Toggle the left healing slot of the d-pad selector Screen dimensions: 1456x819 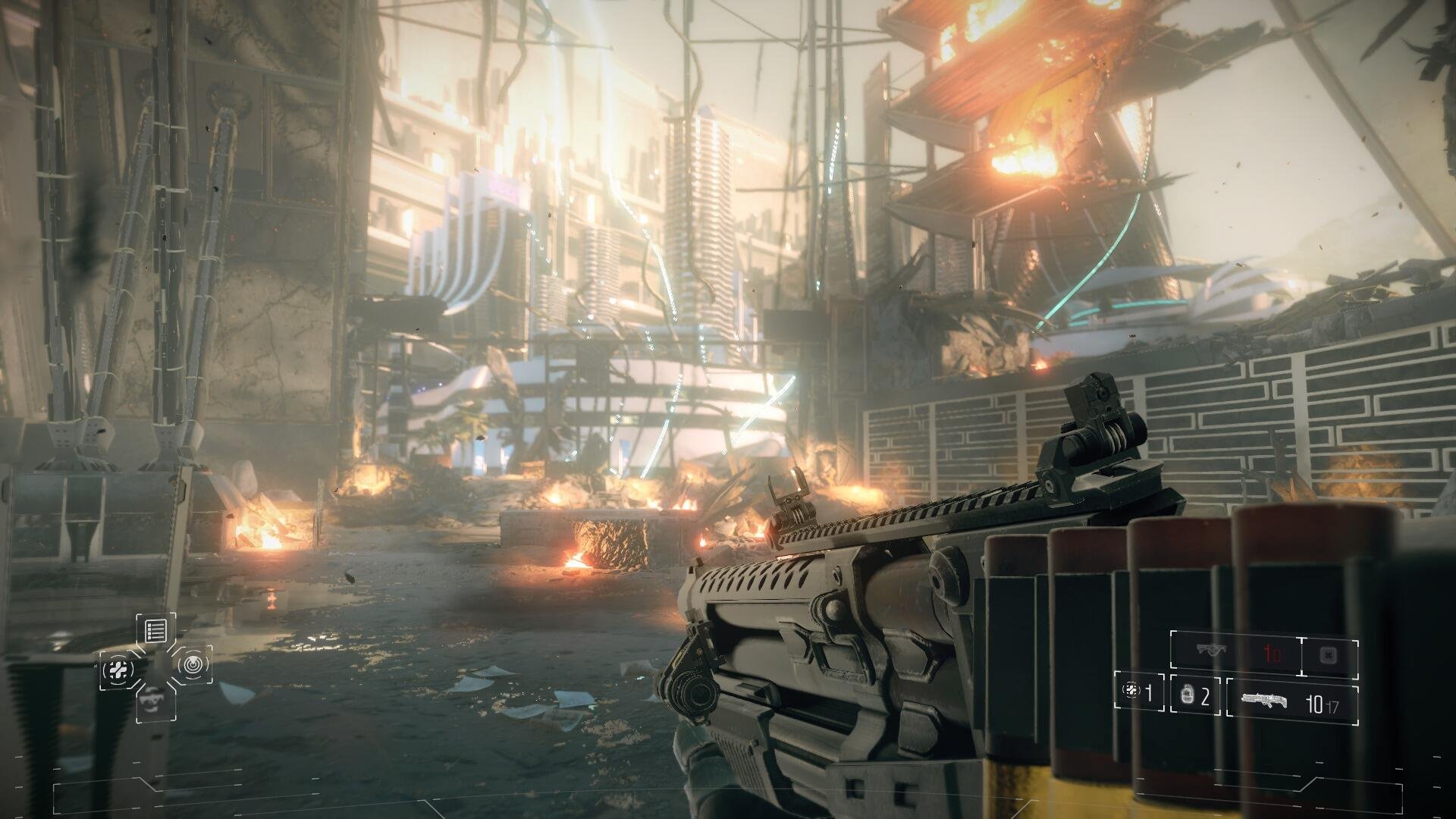tap(118, 668)
